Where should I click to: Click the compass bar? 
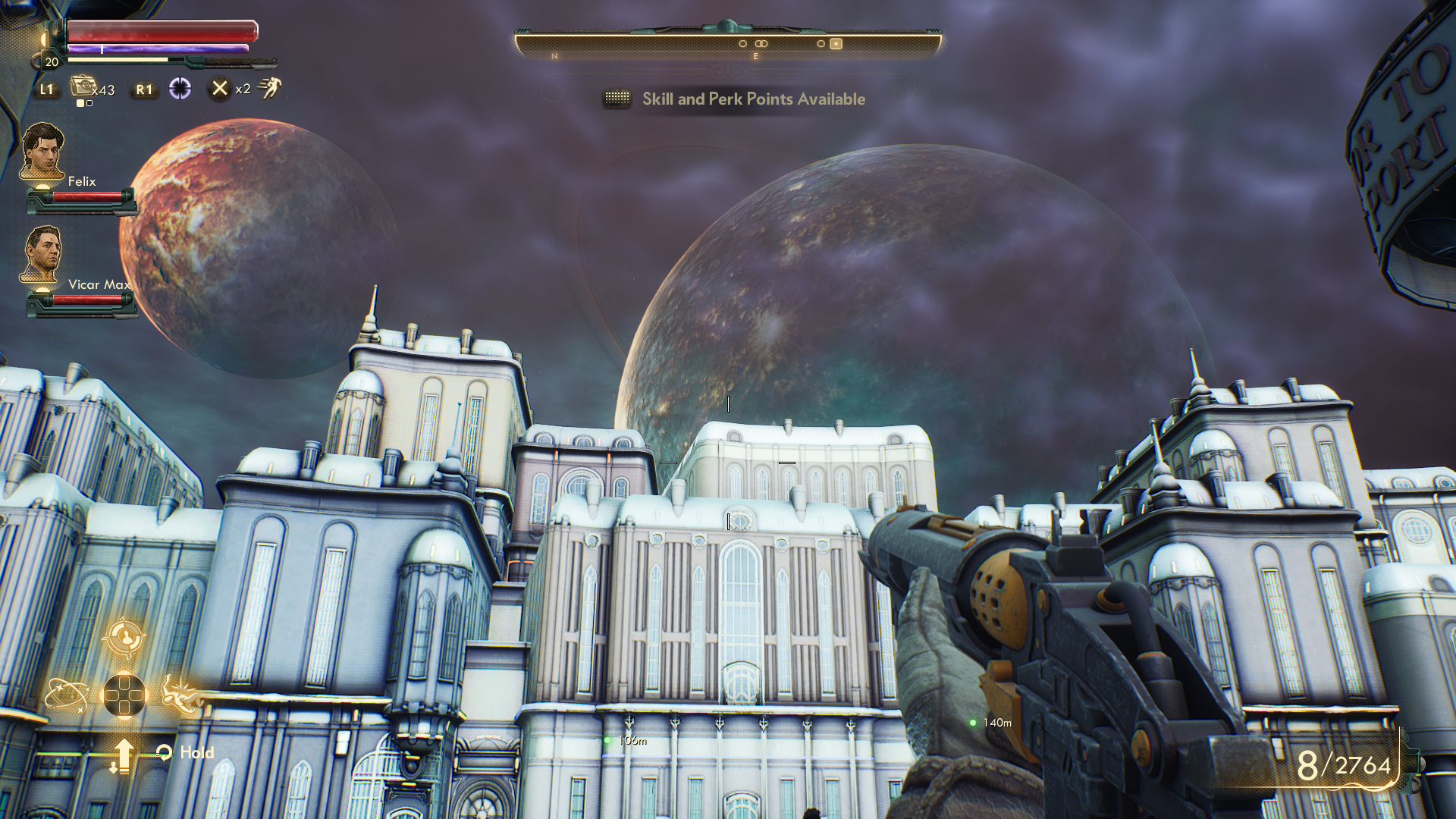(x=728, y=44)
